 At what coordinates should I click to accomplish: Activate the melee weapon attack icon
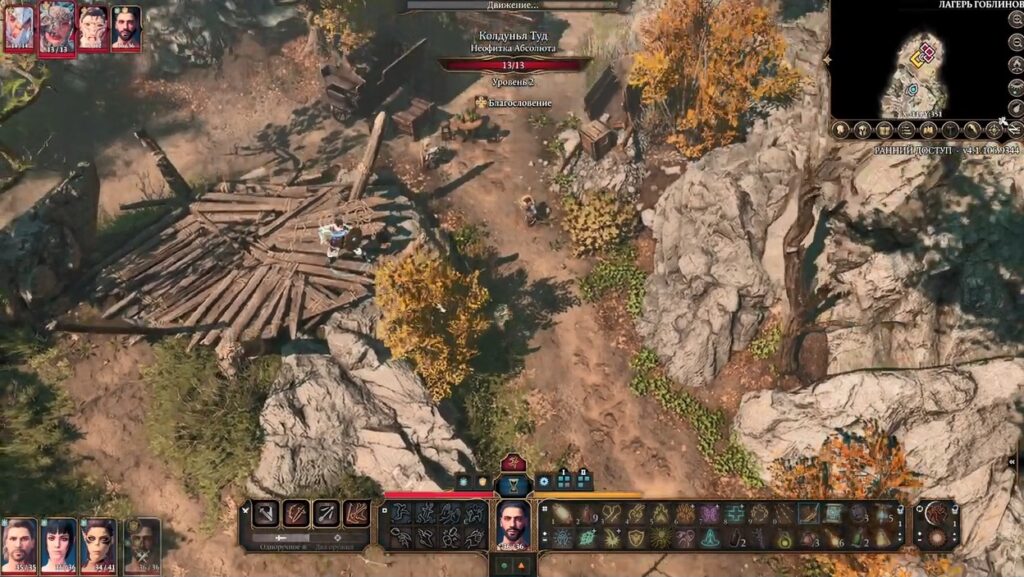(267, 514)
